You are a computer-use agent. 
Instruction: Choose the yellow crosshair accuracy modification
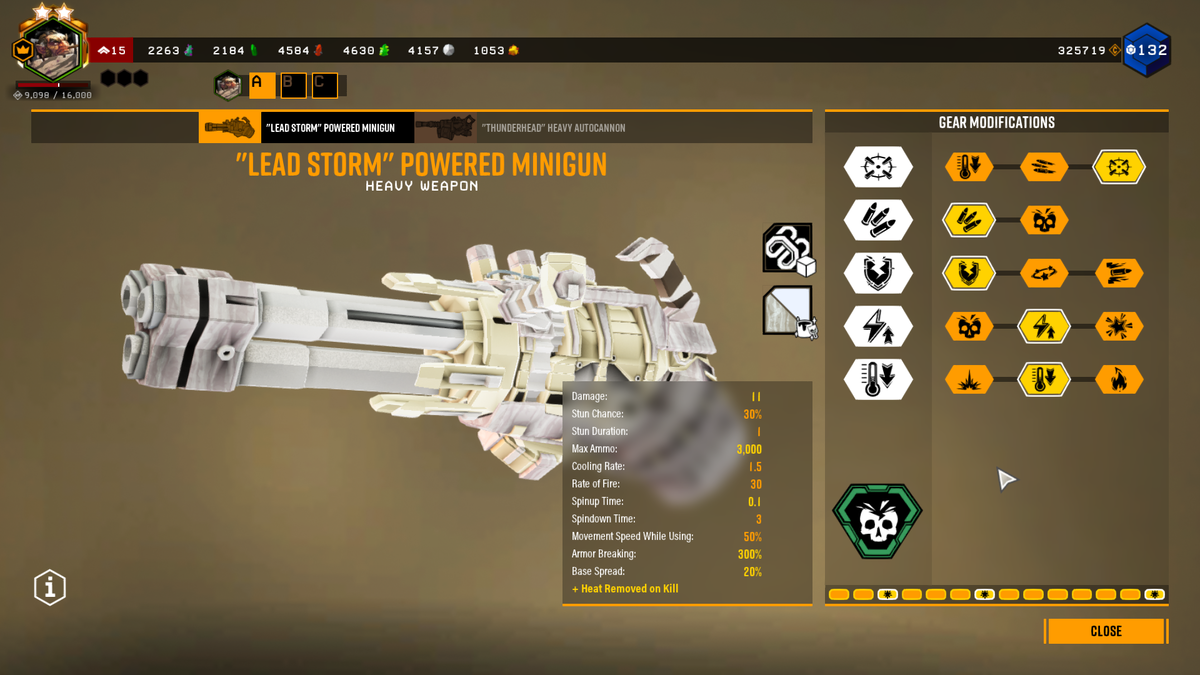point(1119,167)
